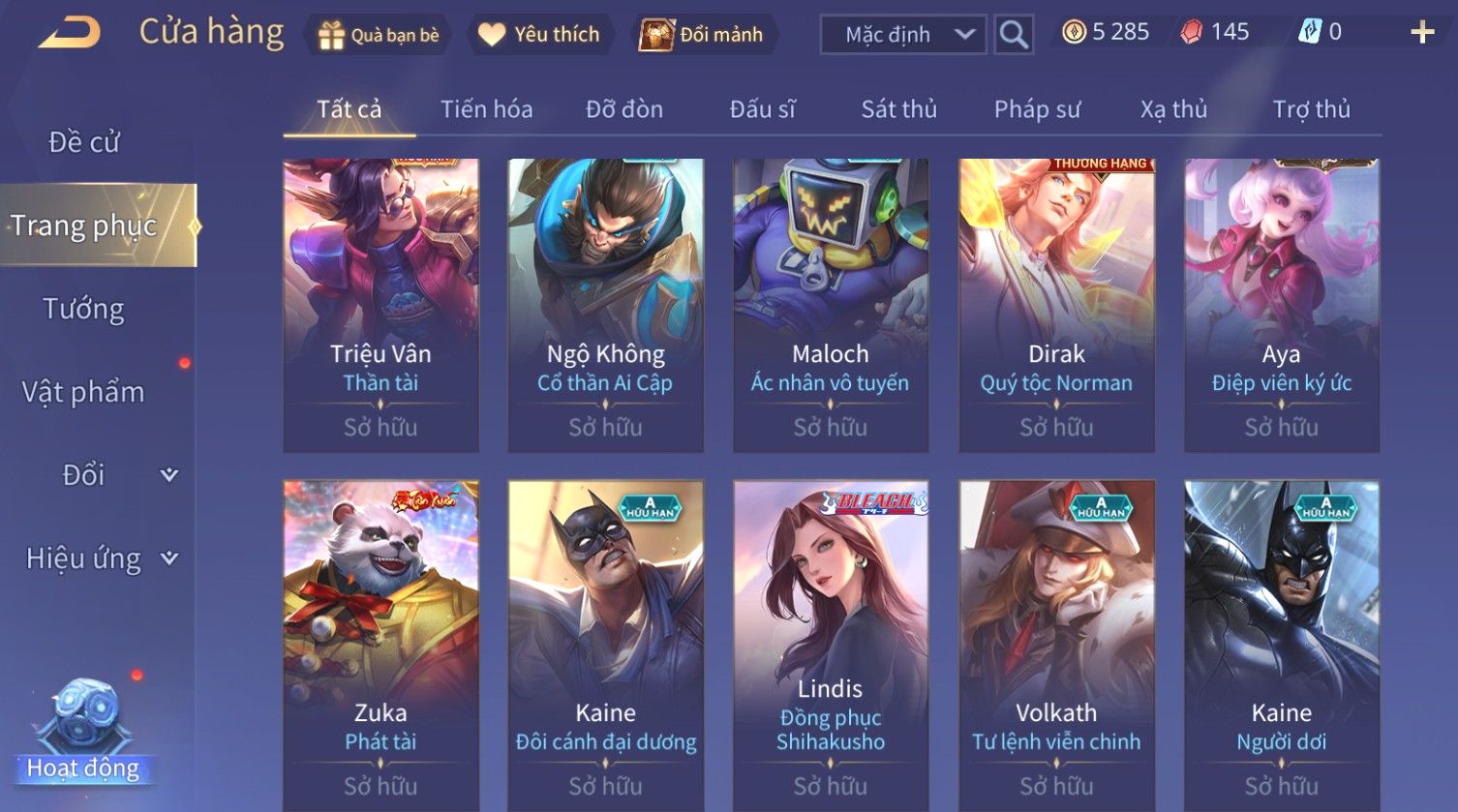Open the Tướng heroes section
Viewport: 1458px width, 812px height.
84,309
